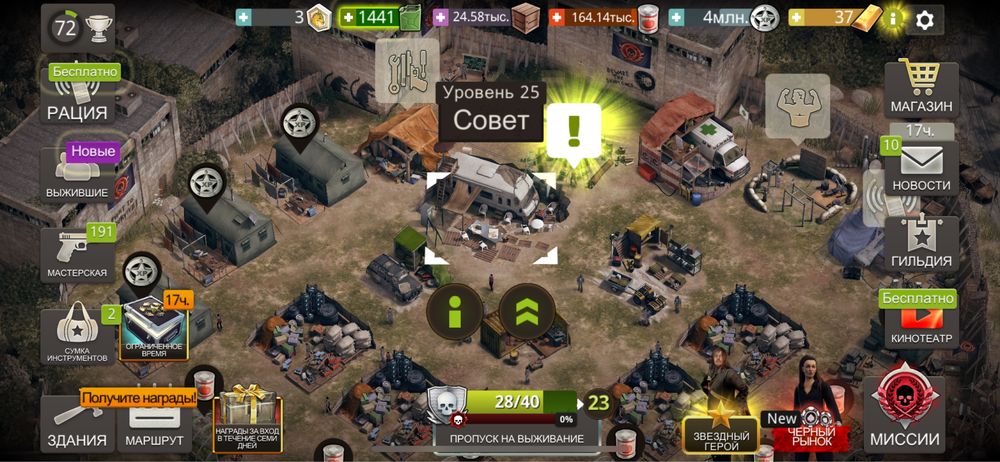
Task: Show Совет building info with green i button
Action: tap(455, 313)
